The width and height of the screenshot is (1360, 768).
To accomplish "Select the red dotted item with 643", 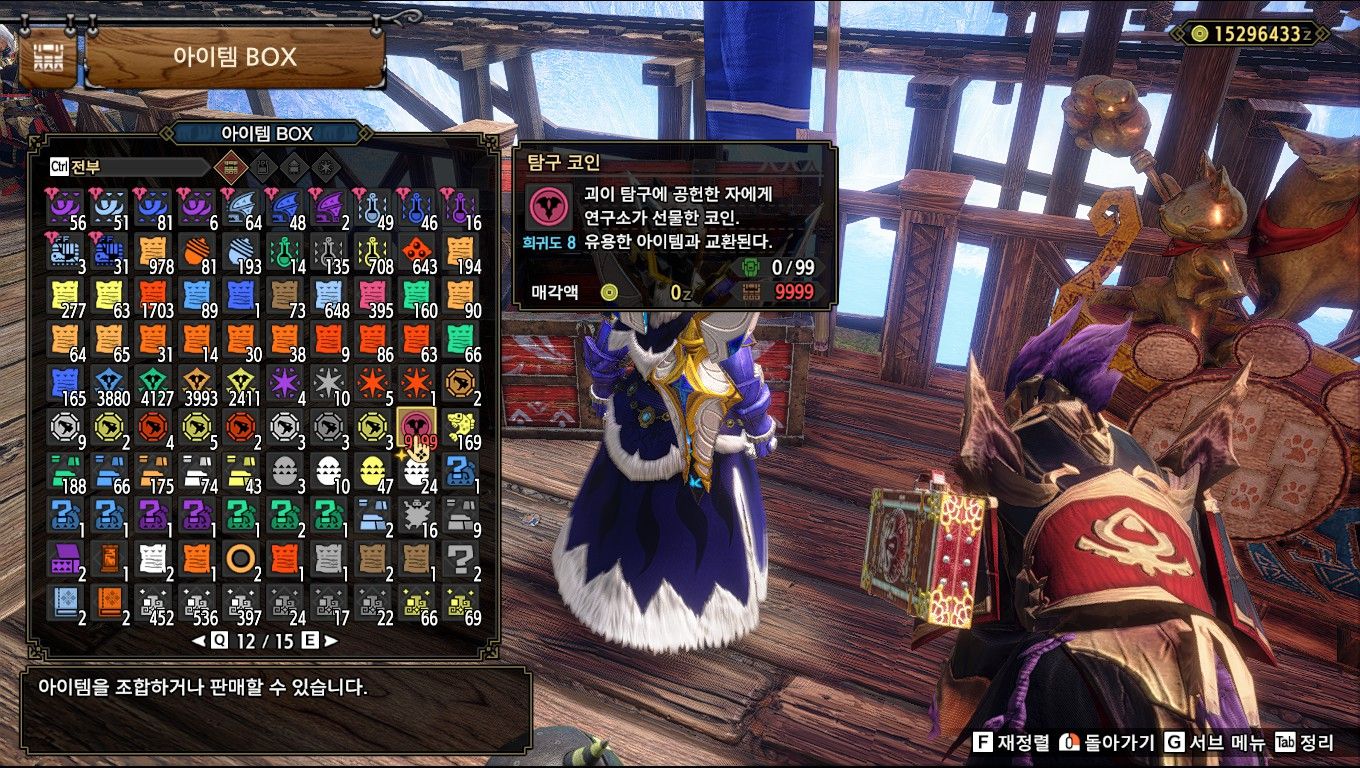I will click(417, 252).
